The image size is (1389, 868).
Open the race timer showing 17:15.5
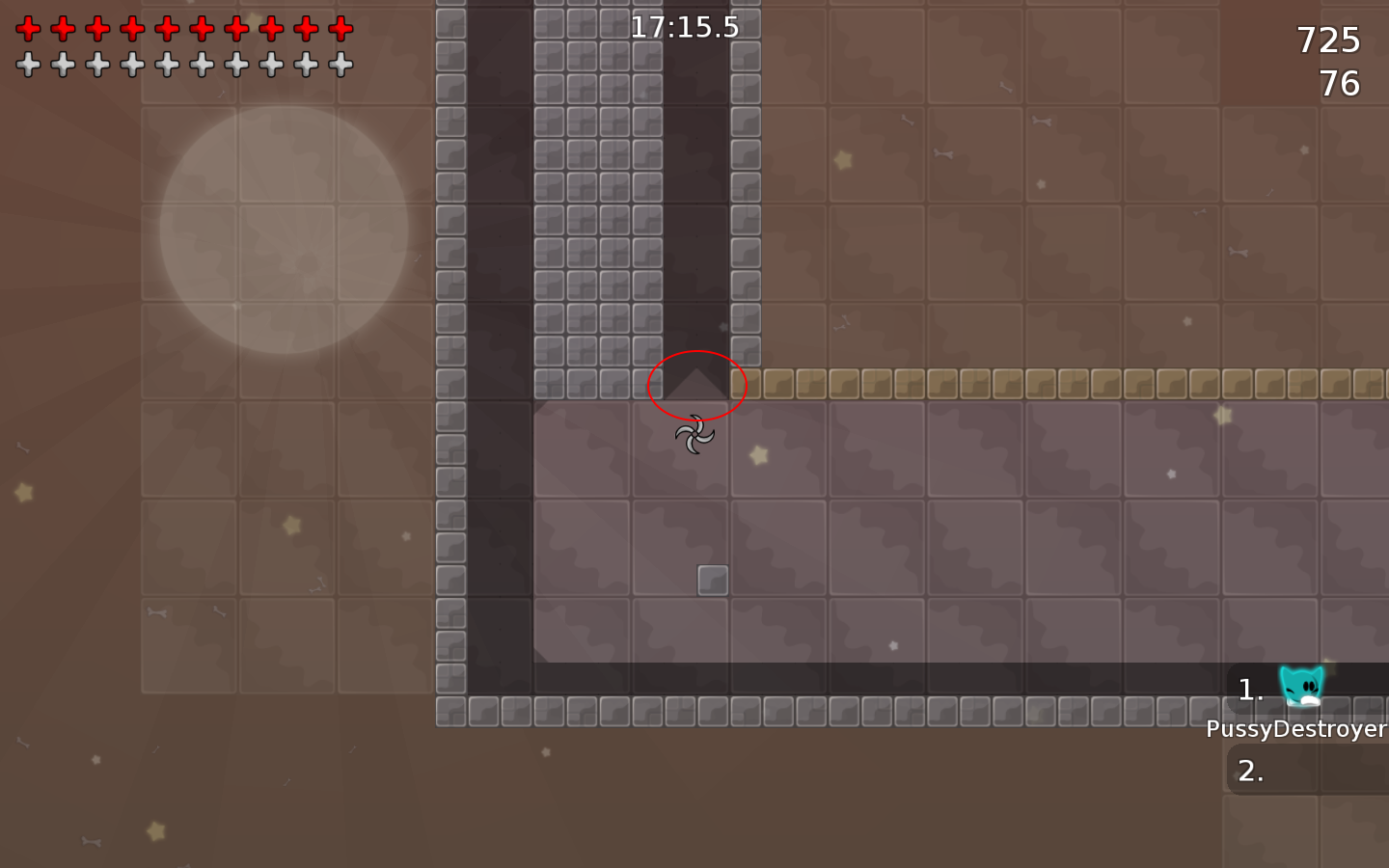point(685,27)
